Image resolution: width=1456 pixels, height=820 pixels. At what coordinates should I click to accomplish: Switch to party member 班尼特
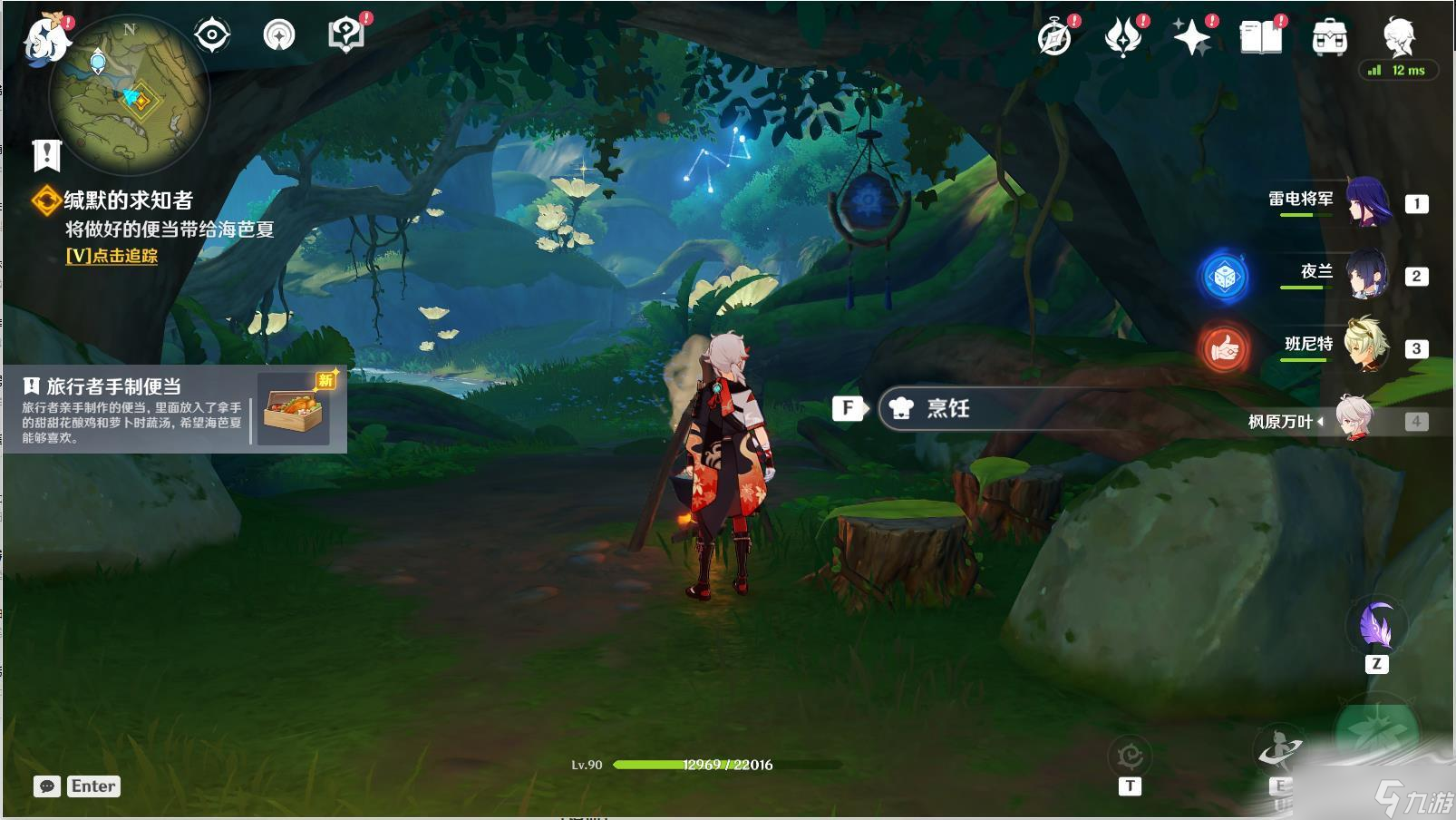click(1365, 346)
